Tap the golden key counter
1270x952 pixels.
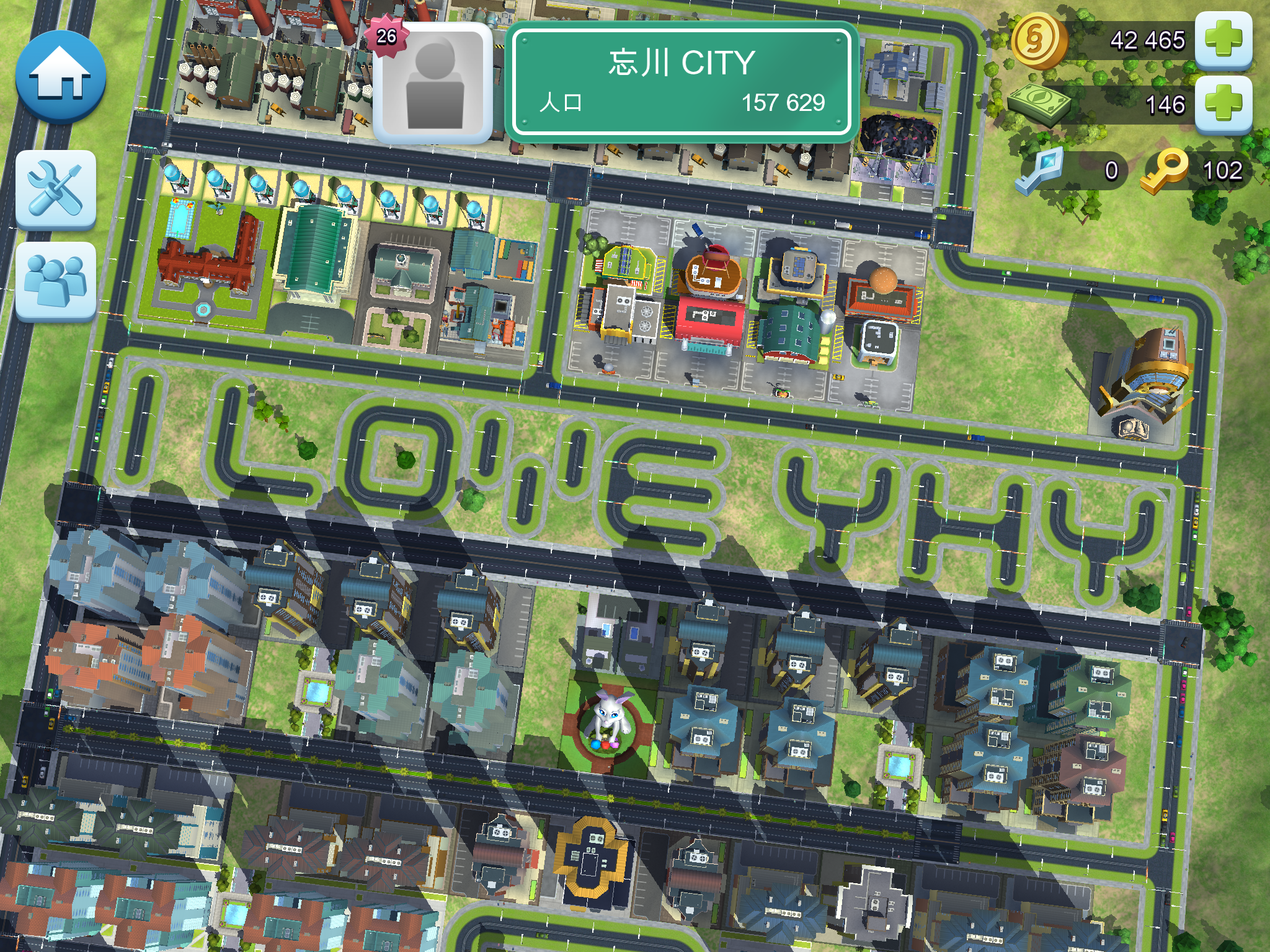1195,170
